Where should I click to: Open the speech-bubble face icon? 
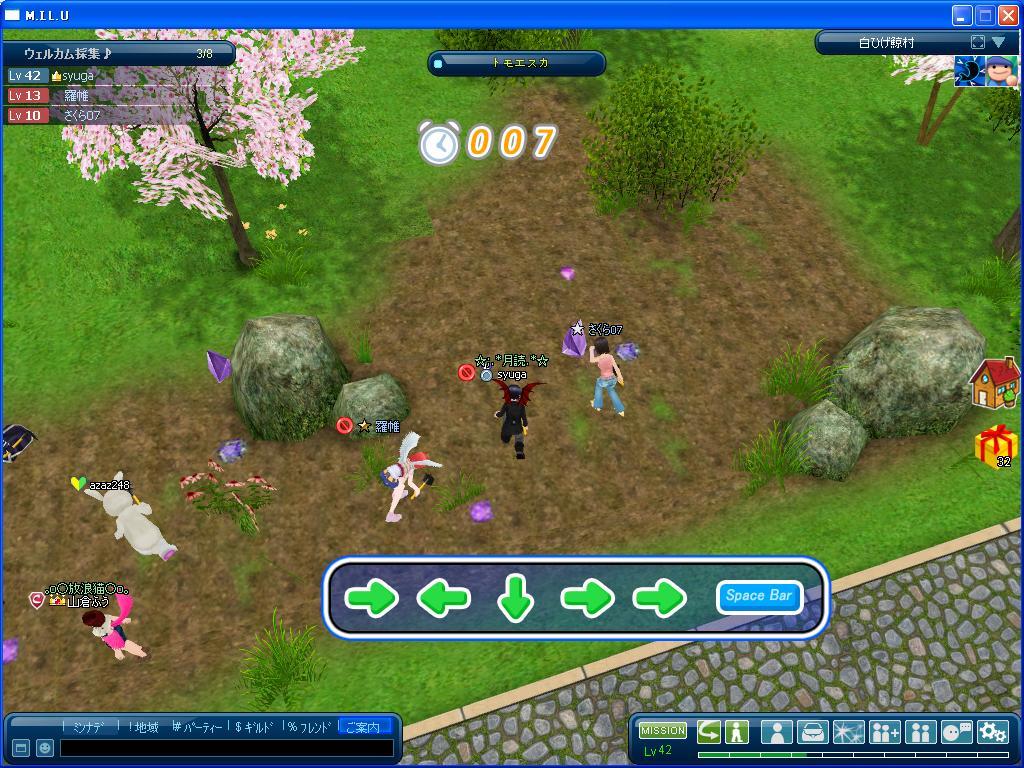956,732
